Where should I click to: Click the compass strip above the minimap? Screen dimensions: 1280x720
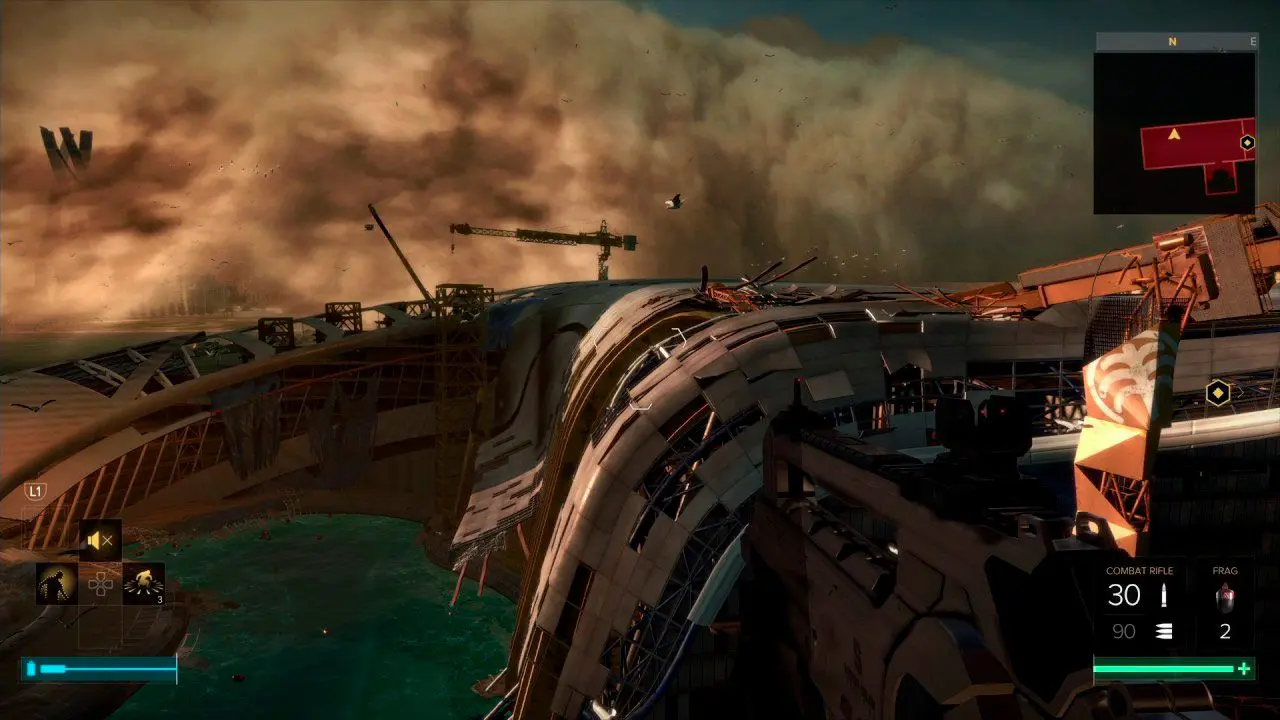click(1175, 42)
